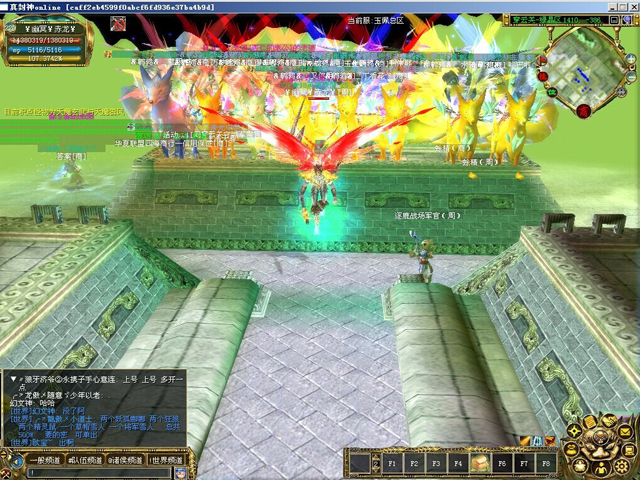
Task: Select the F1 hotbar slot
Action: pos(390,463)
